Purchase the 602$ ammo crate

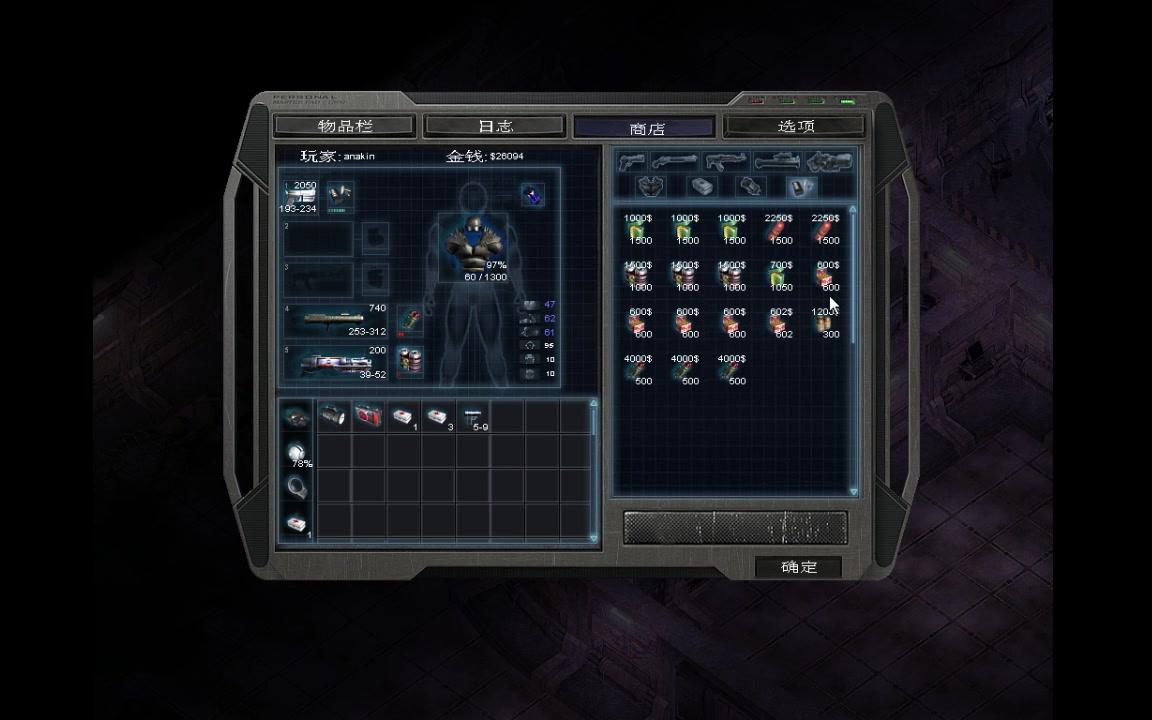pyautogui.click(x=779, y=324)
